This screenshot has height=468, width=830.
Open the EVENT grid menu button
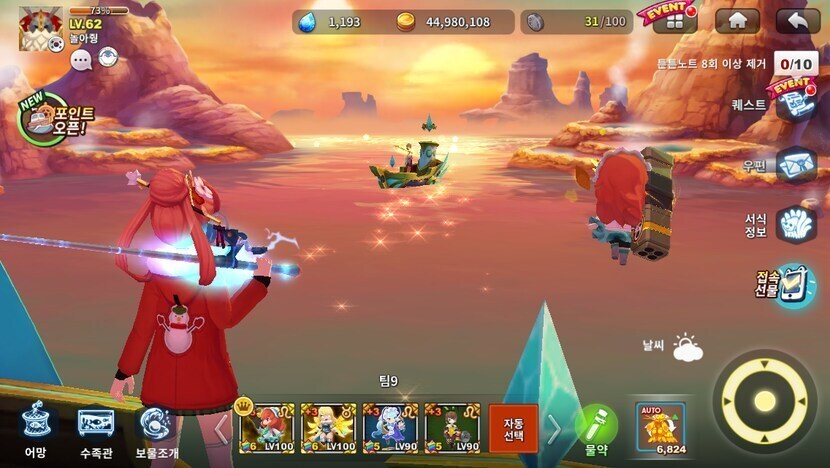coord(675,21)
